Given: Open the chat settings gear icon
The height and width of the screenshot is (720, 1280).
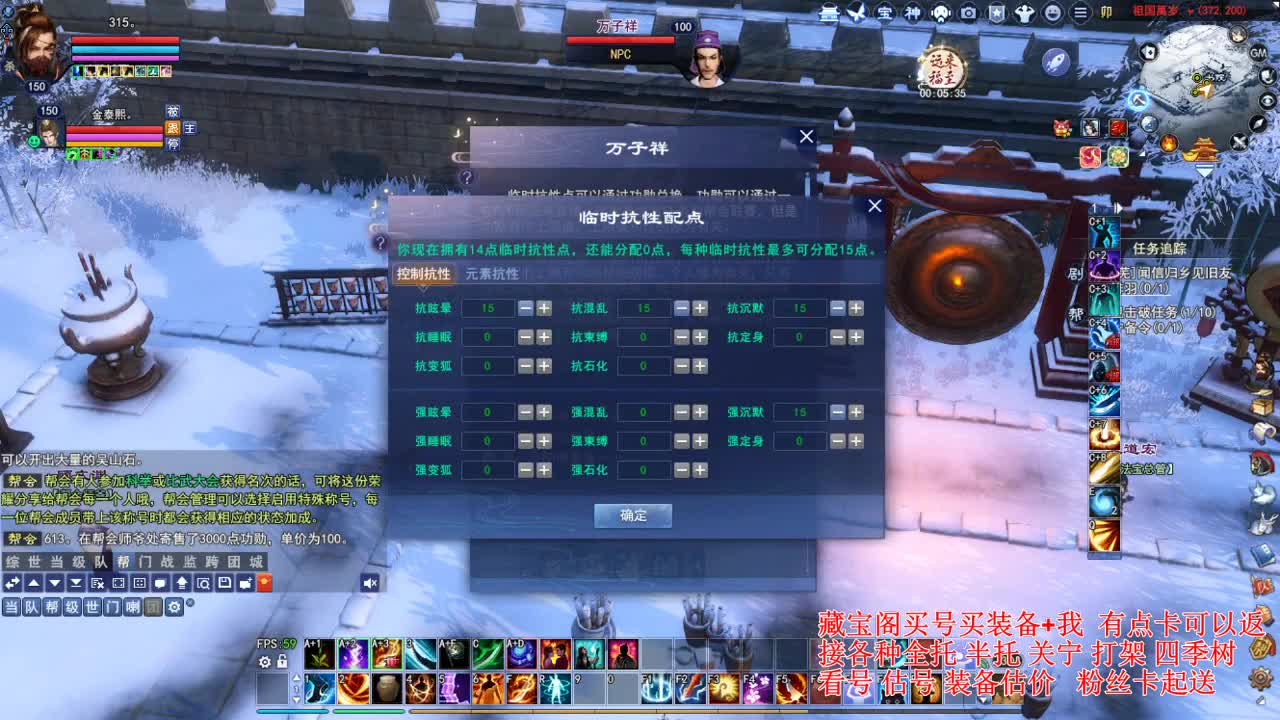Looking at the screenshot, I should pos(174,607).
